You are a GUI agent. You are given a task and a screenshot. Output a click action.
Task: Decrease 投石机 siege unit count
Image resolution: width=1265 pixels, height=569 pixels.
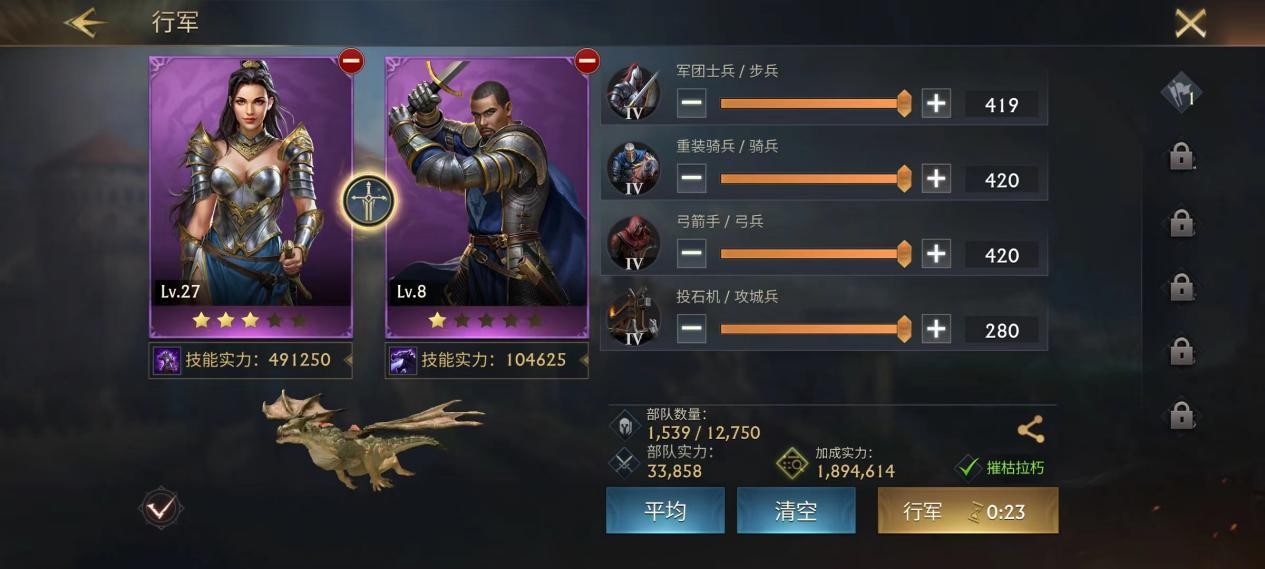coord(691,329)
